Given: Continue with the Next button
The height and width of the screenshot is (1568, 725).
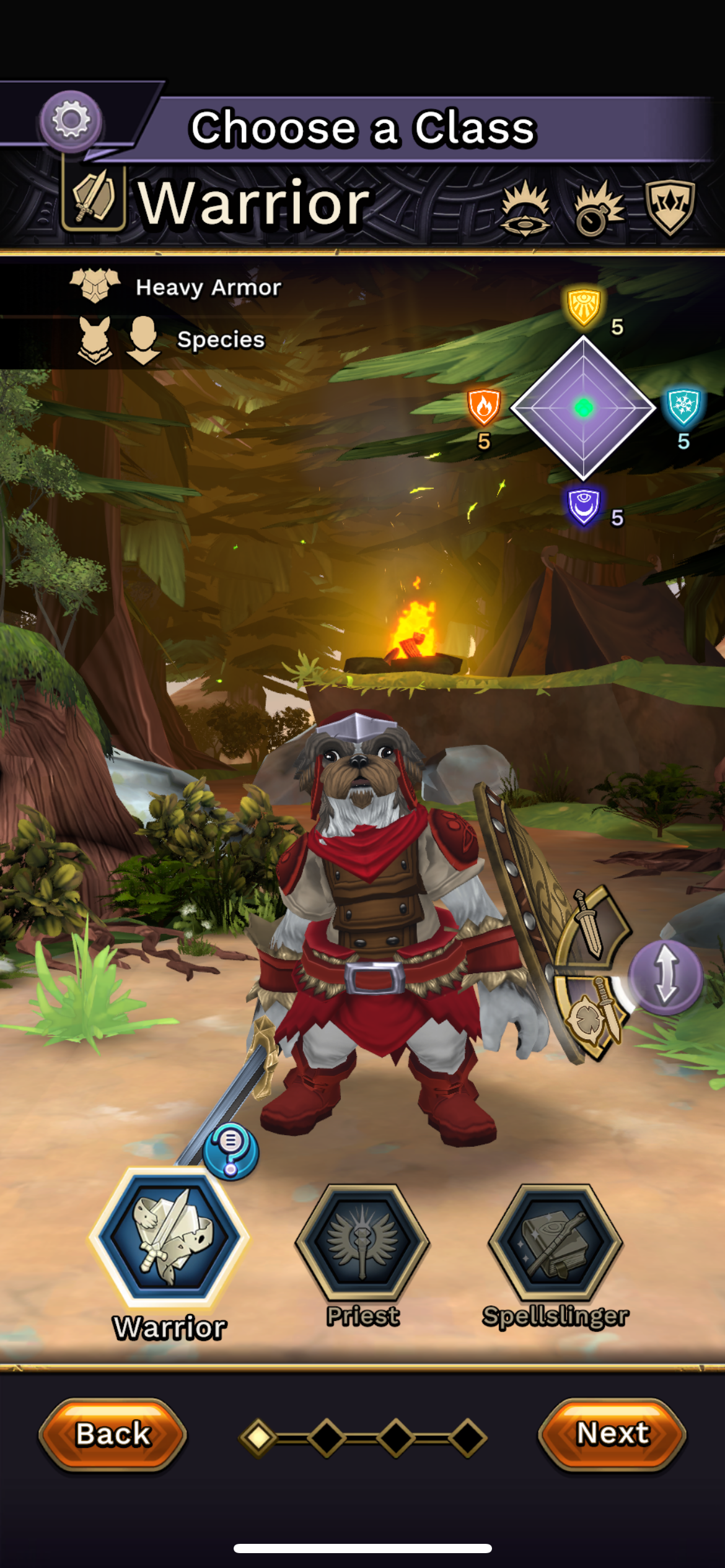Looking at the screenshot, I should pos(612,1433).
